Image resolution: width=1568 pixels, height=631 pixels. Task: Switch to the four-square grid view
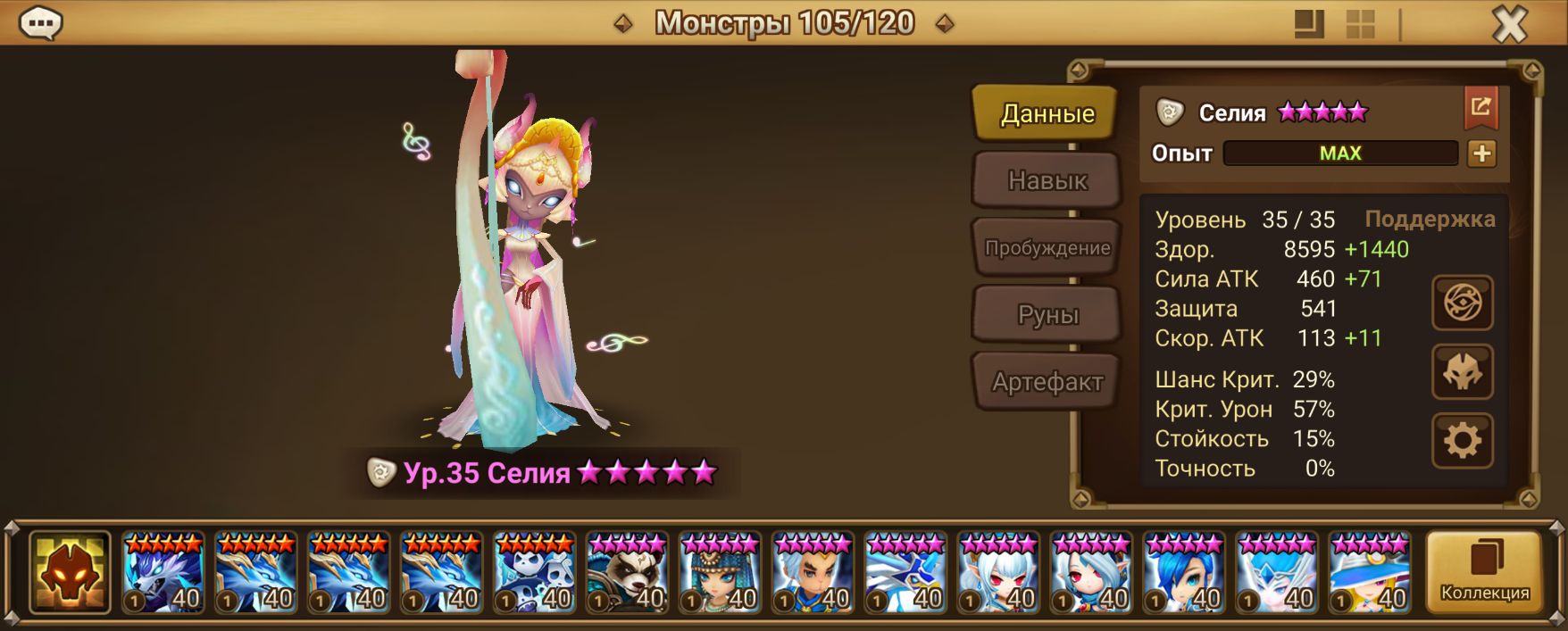(x=1360, y=25)
